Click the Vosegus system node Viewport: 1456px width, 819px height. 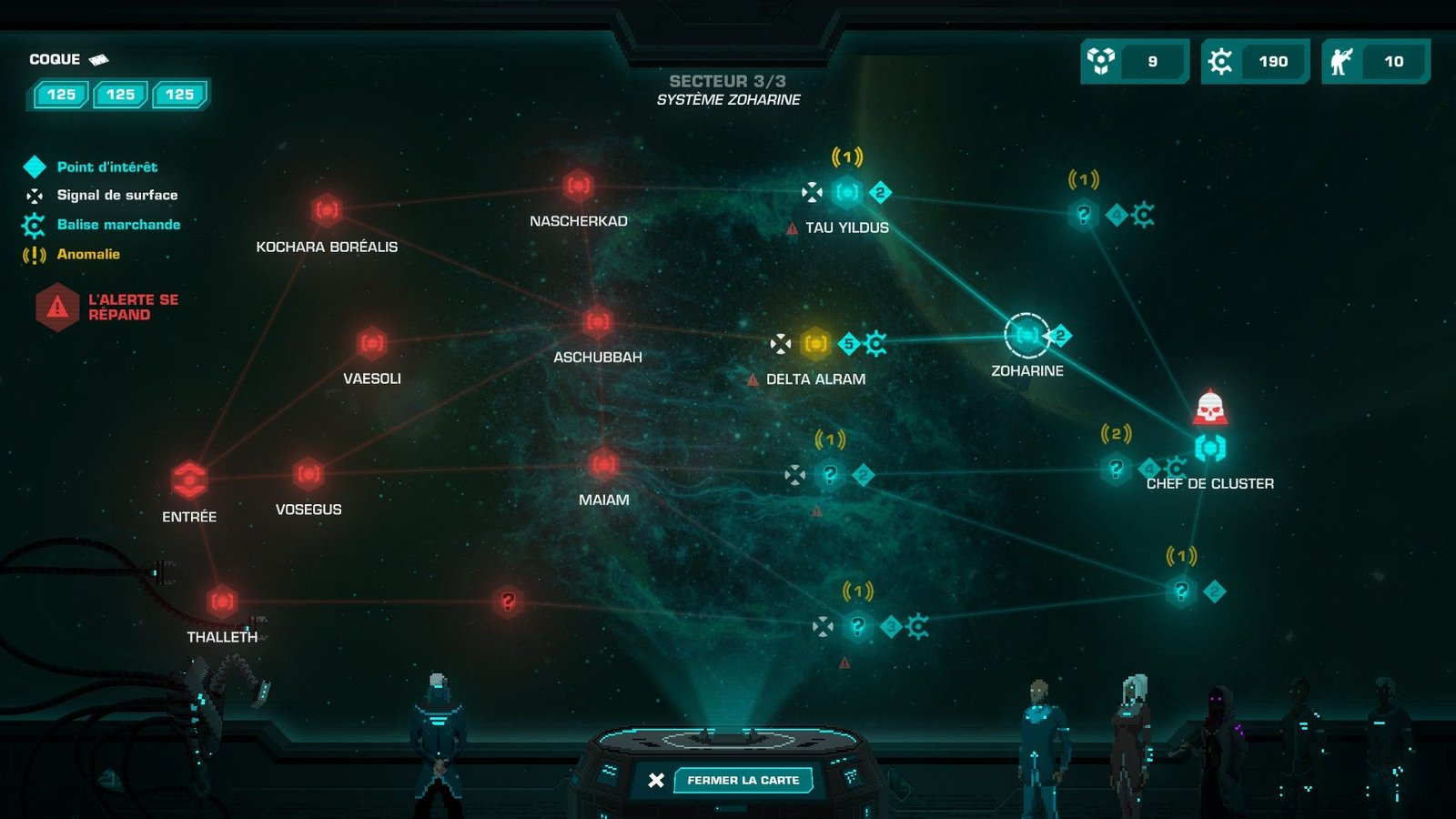308,474
